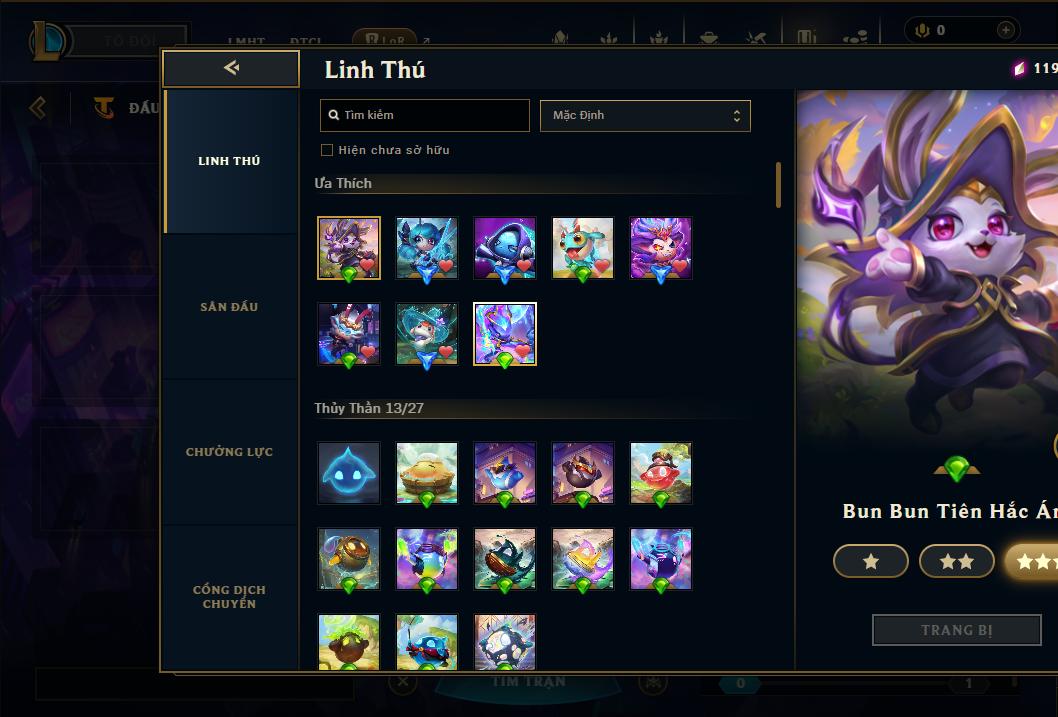Choose the blue hooded sprite favorite
1058x717 pixels.
pyautogui.click(x=505, y=248)
